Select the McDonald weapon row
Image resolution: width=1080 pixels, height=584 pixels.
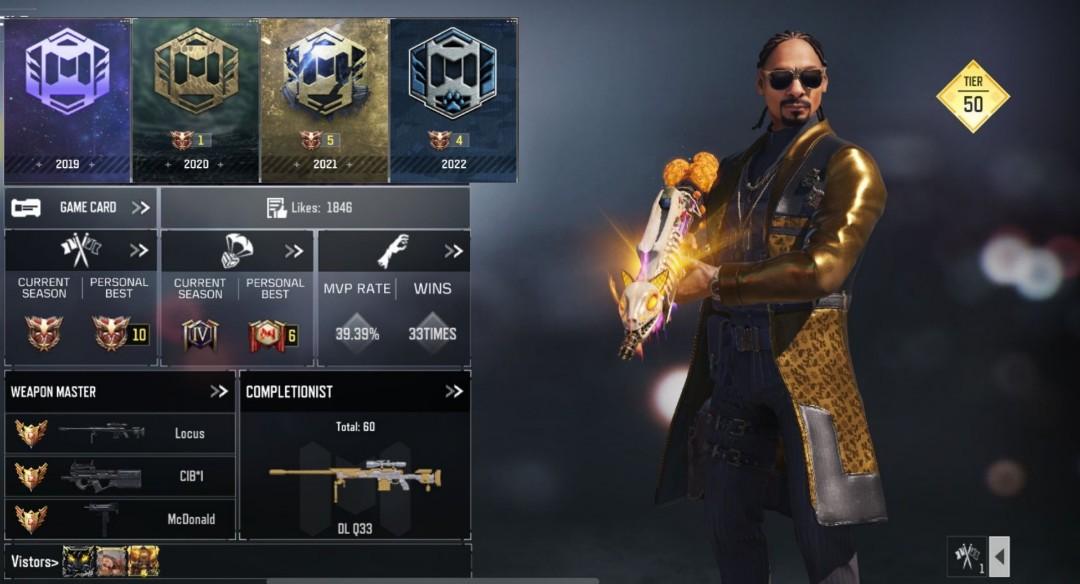(120, 519)
